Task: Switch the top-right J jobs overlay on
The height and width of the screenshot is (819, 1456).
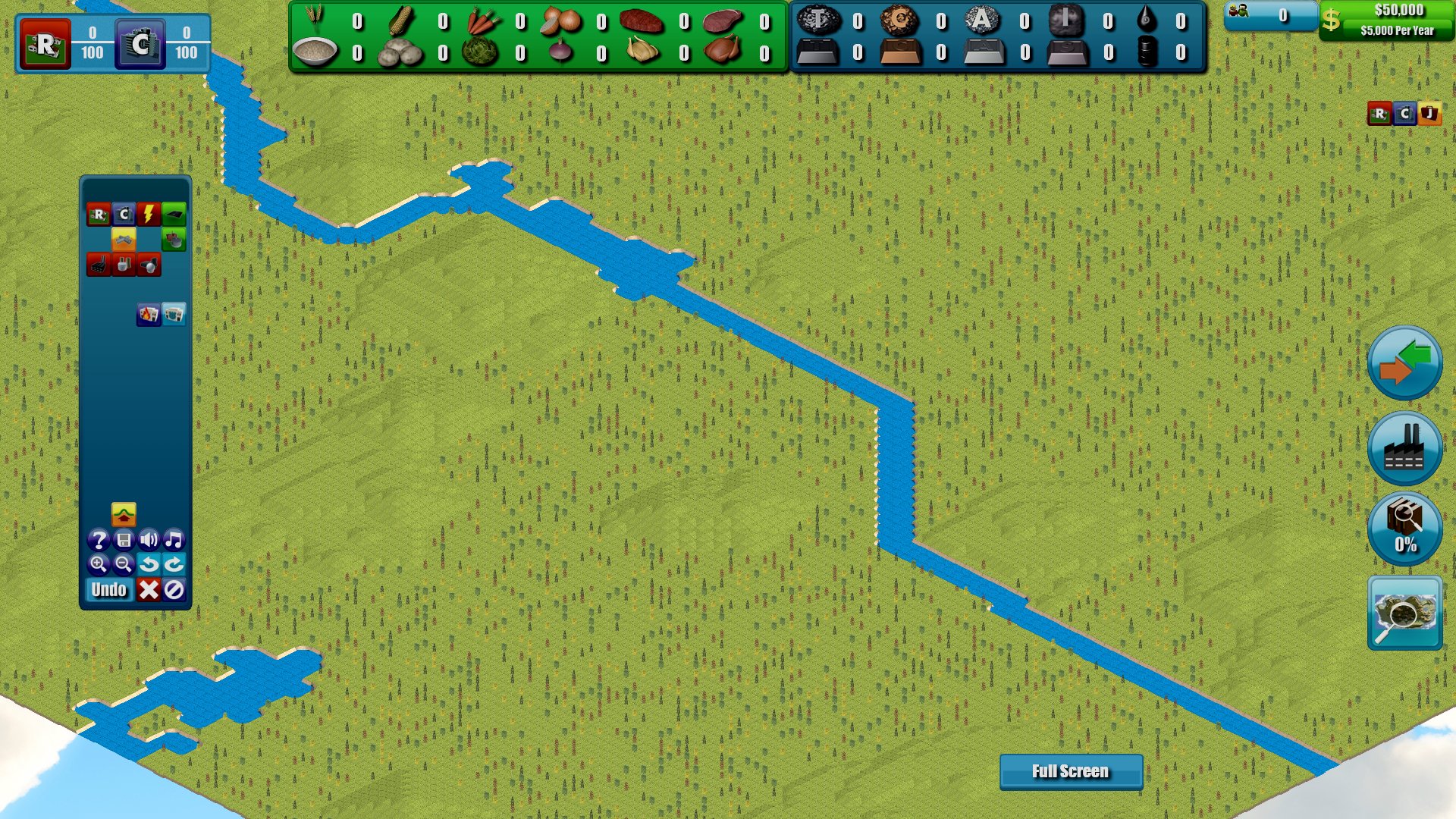Action: pyautogui.click(x=1429, y=114)
